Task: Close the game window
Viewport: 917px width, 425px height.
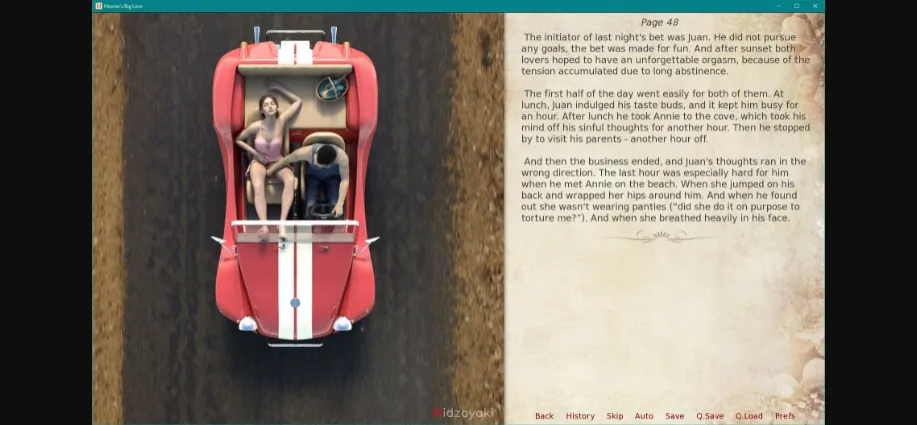Action: coord(816,5)
